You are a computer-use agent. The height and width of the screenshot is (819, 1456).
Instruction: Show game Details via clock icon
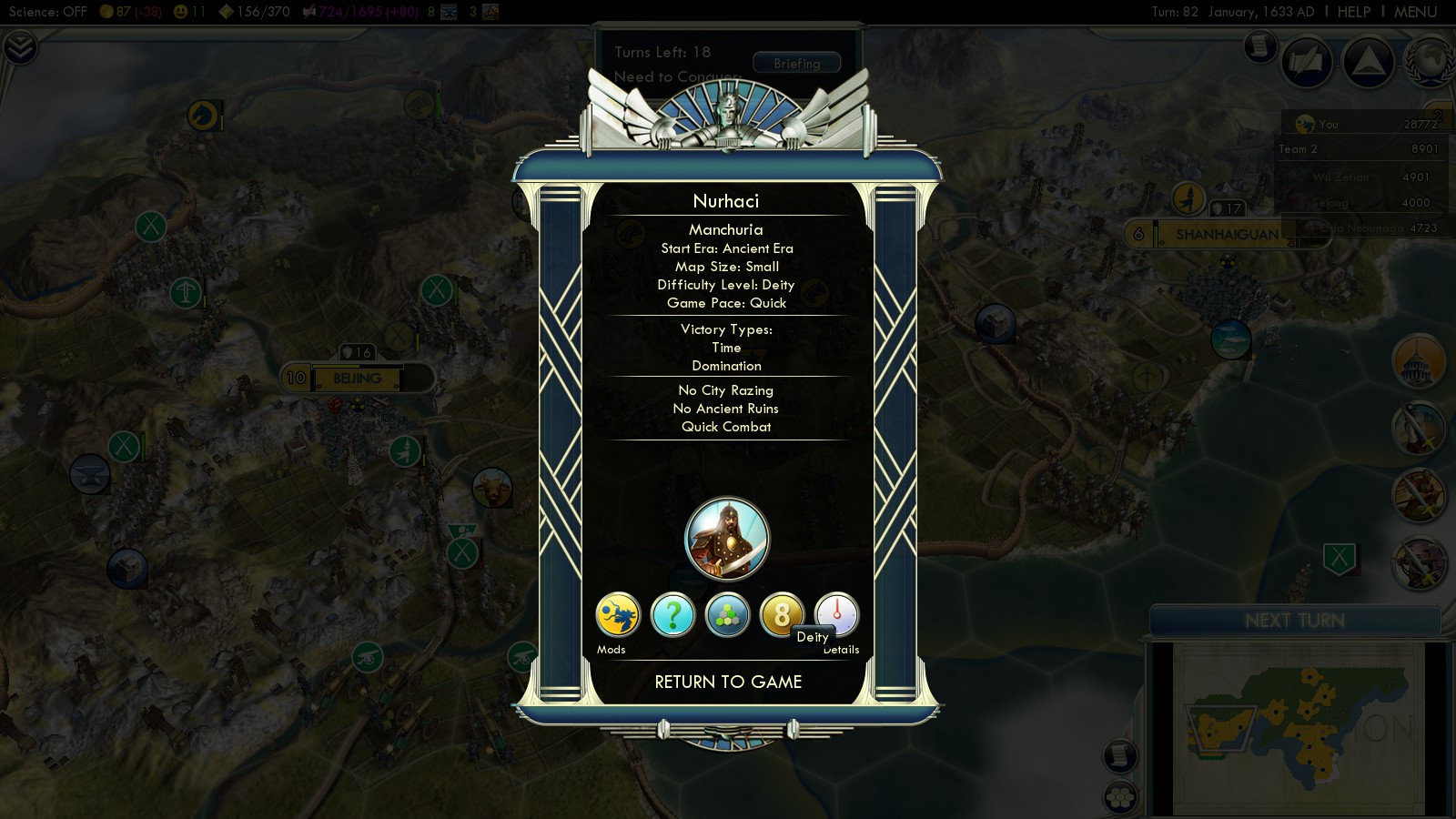point(836,613)
